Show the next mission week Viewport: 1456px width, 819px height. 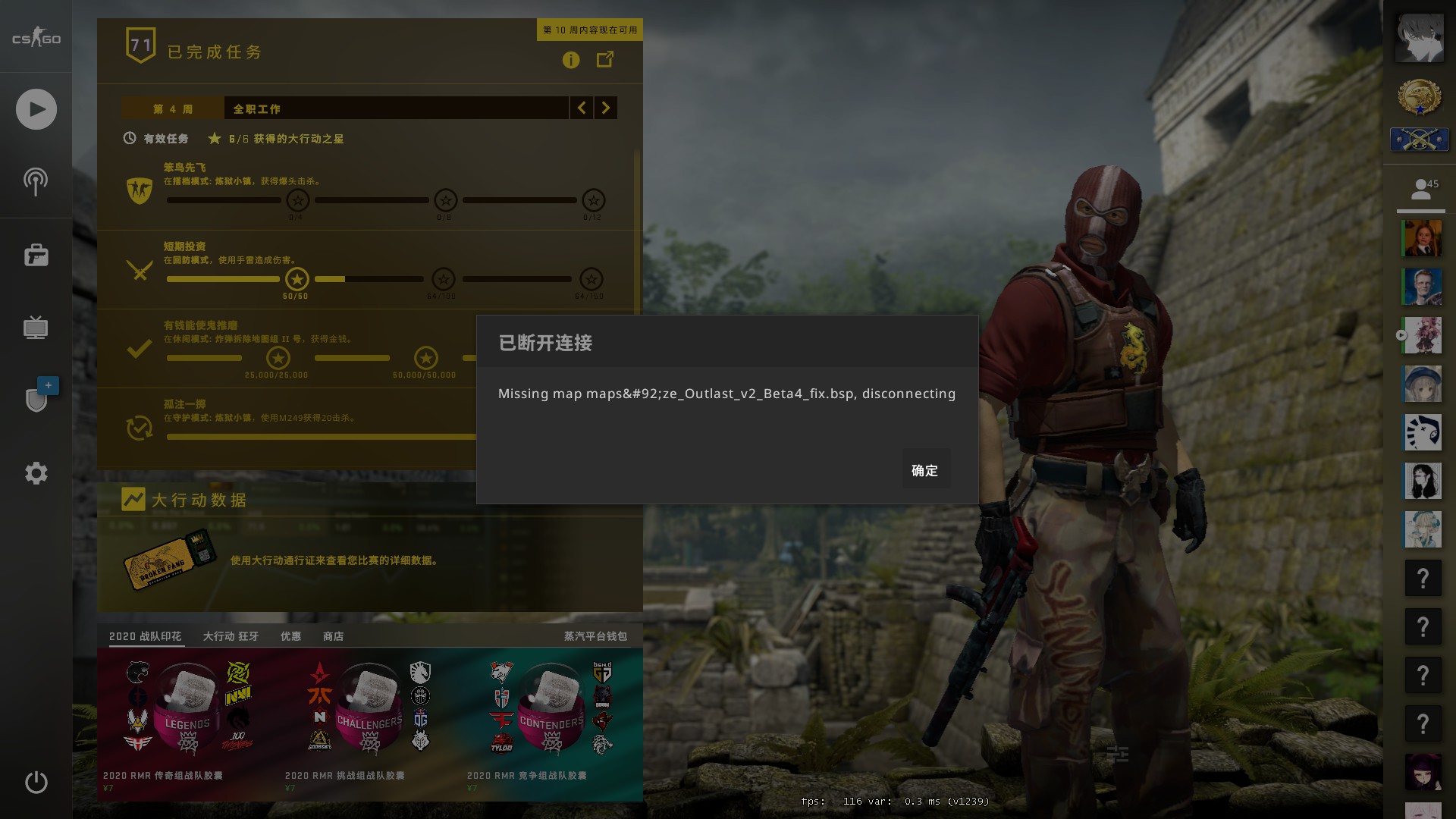tap(605, 108)
